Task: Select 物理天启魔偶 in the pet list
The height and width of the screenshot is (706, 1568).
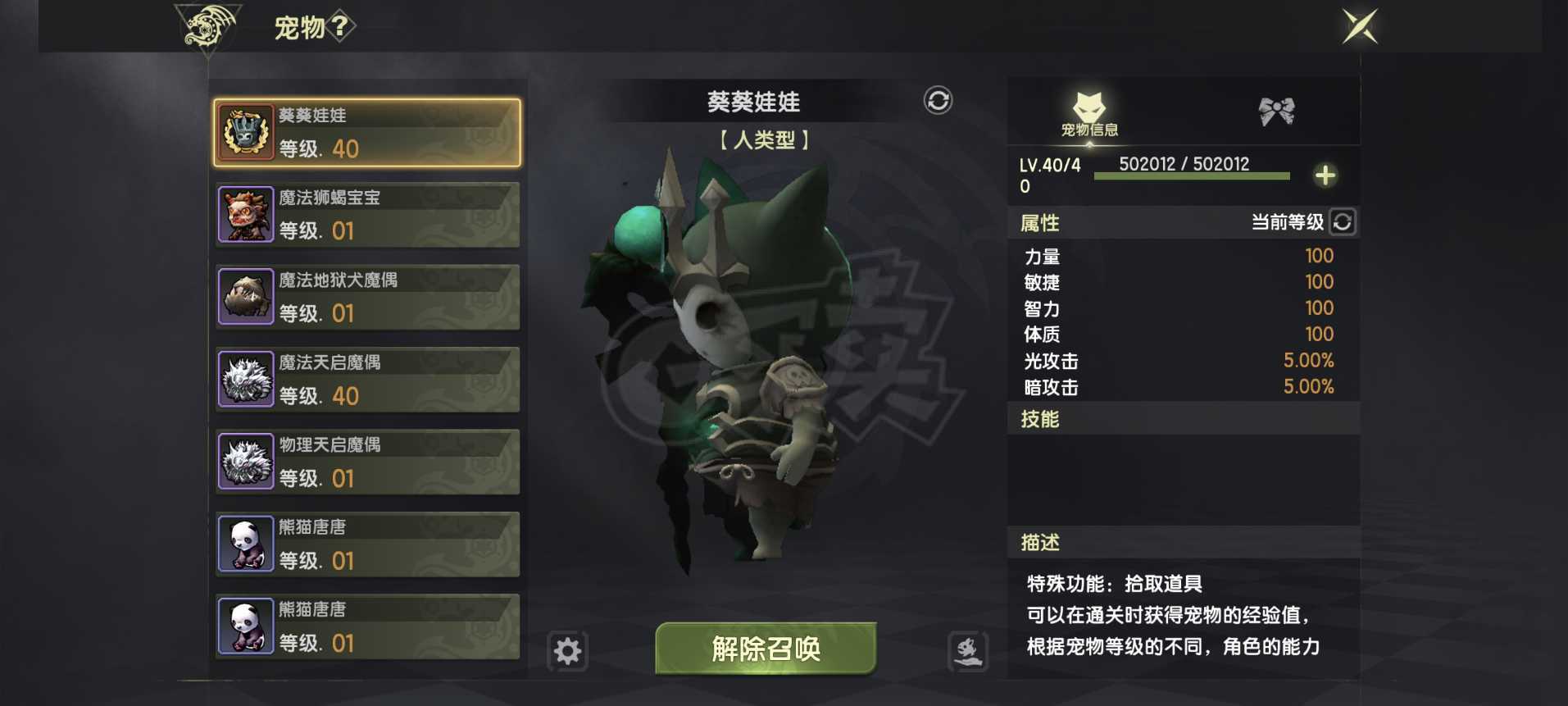Action: (x=366, y=462)
